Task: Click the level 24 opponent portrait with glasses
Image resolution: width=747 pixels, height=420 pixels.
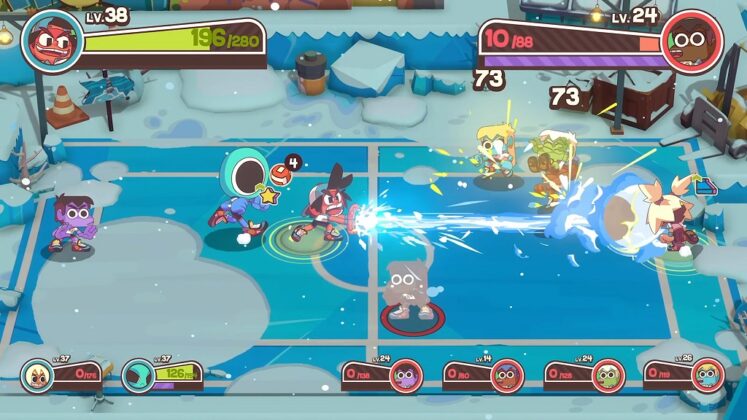Action: (x=692, y=41)
